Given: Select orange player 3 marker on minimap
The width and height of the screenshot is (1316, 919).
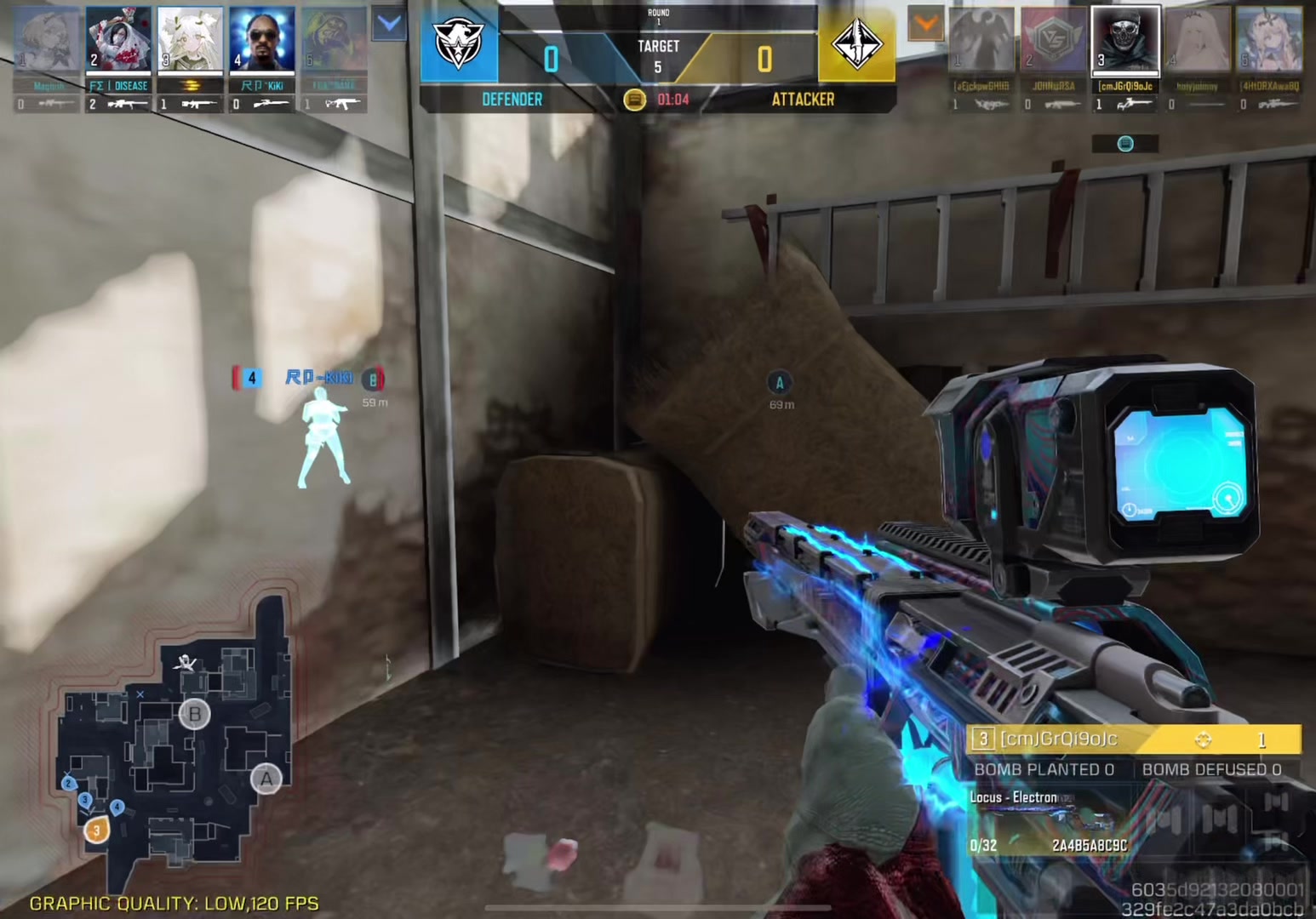Looking at the screenshot, I should tap(96, 830).
